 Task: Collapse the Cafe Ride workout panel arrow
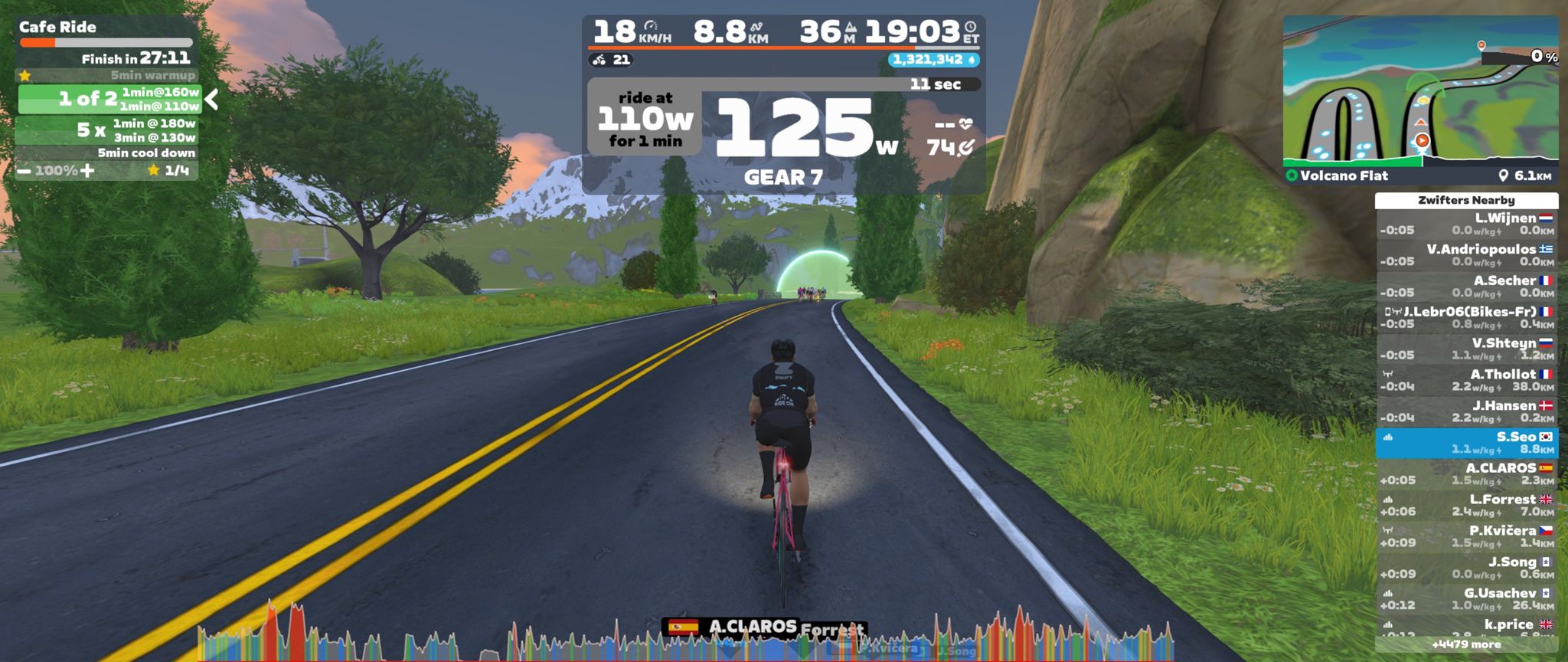click(212, 99)
